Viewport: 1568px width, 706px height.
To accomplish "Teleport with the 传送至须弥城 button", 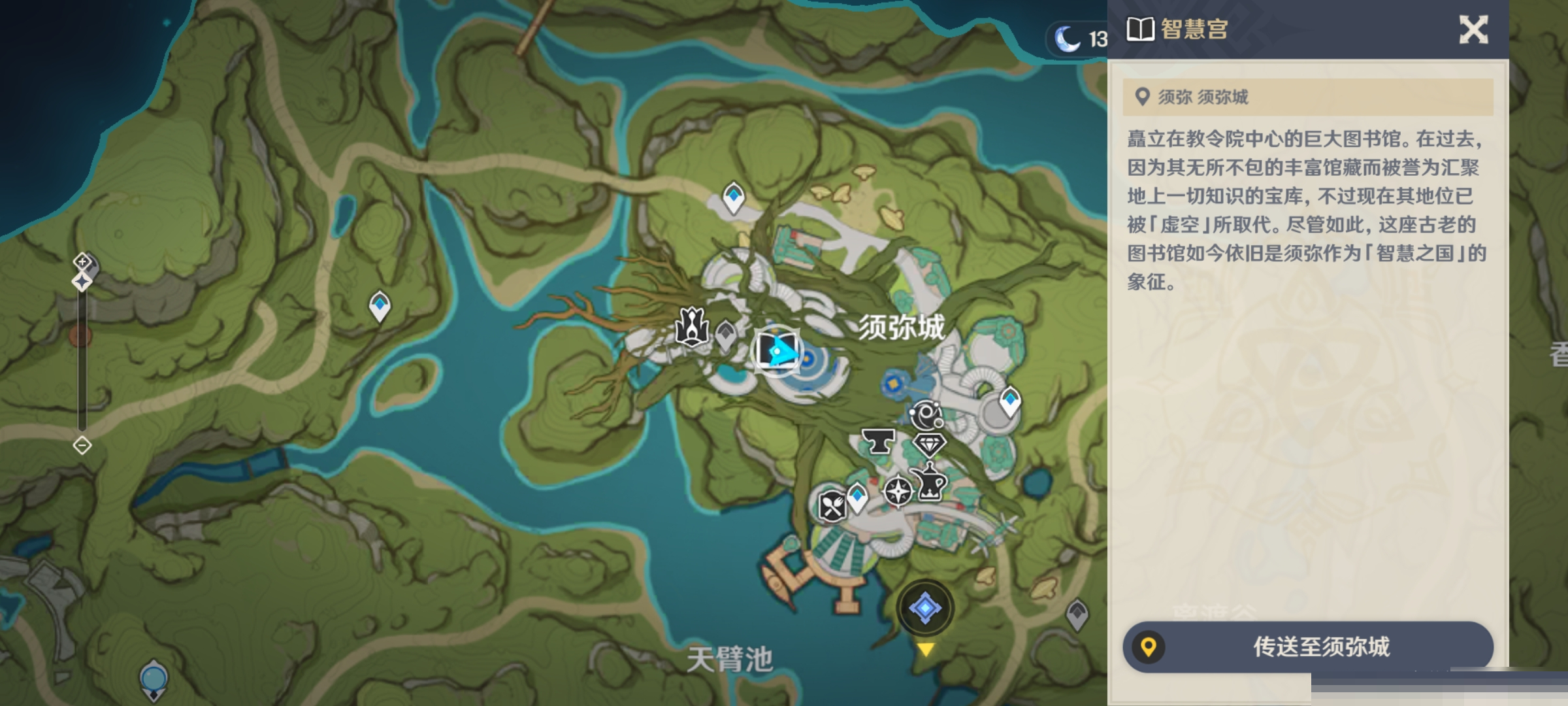I will tap(1308, 647).
